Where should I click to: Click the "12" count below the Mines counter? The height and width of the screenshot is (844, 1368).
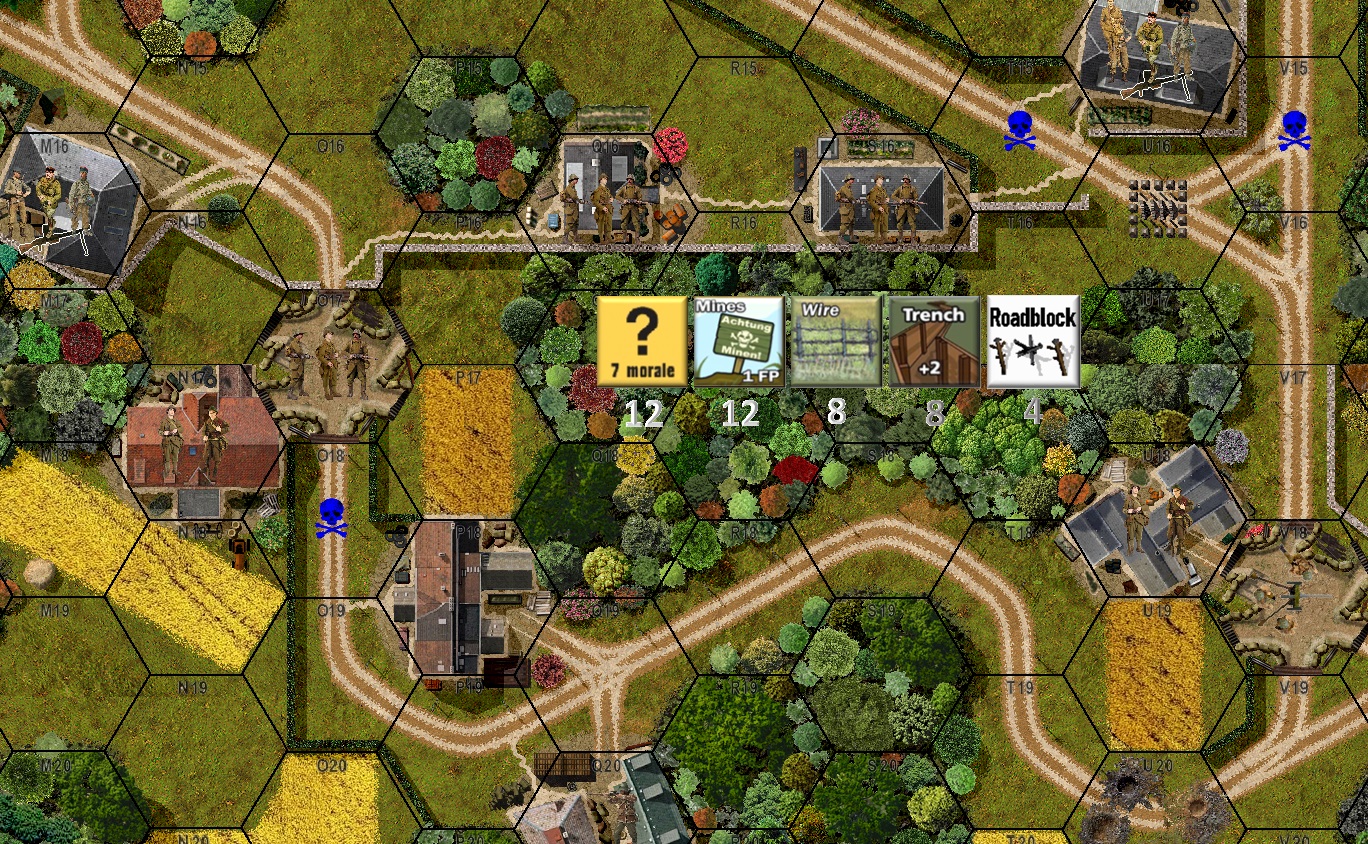coord(738,414)
